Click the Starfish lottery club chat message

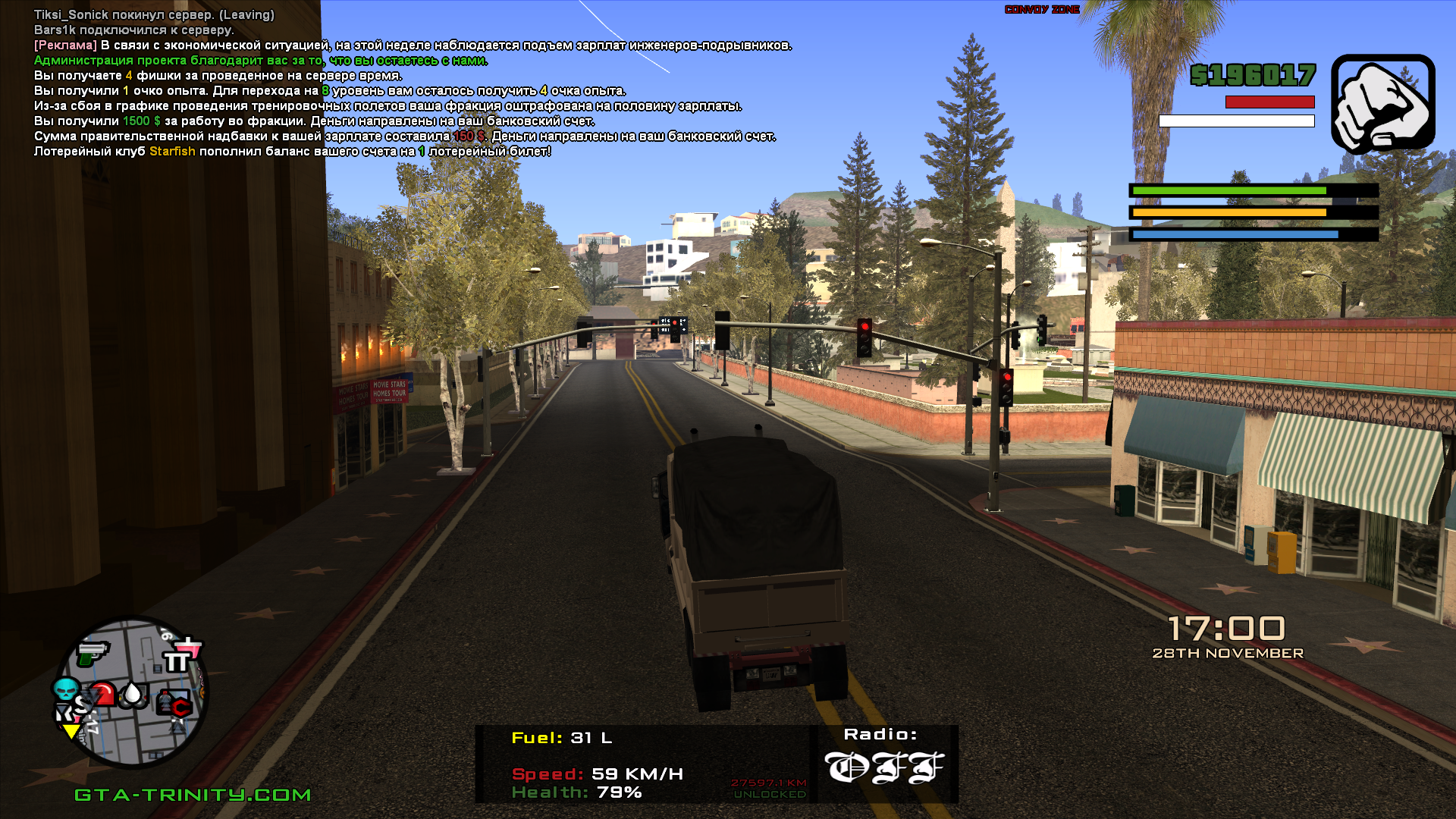point(292,152)
